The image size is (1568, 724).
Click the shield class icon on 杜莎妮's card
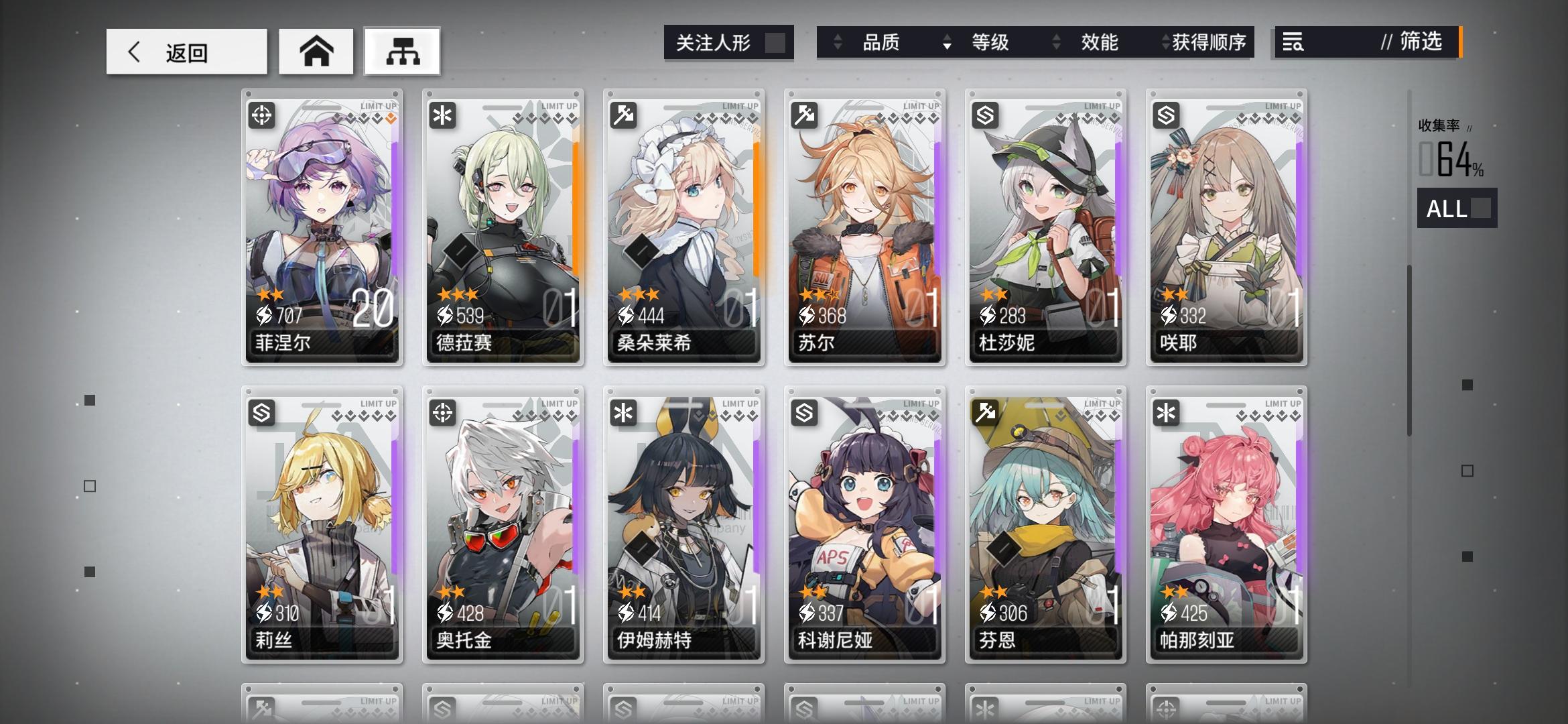click(x=986, y=115)
